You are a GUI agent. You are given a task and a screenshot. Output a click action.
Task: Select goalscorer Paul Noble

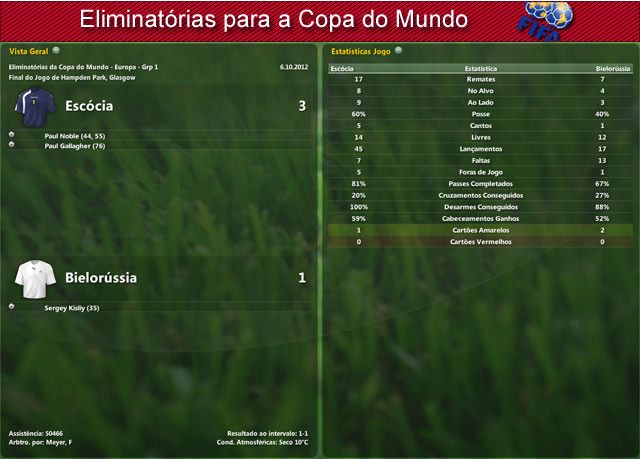(74, 135)
